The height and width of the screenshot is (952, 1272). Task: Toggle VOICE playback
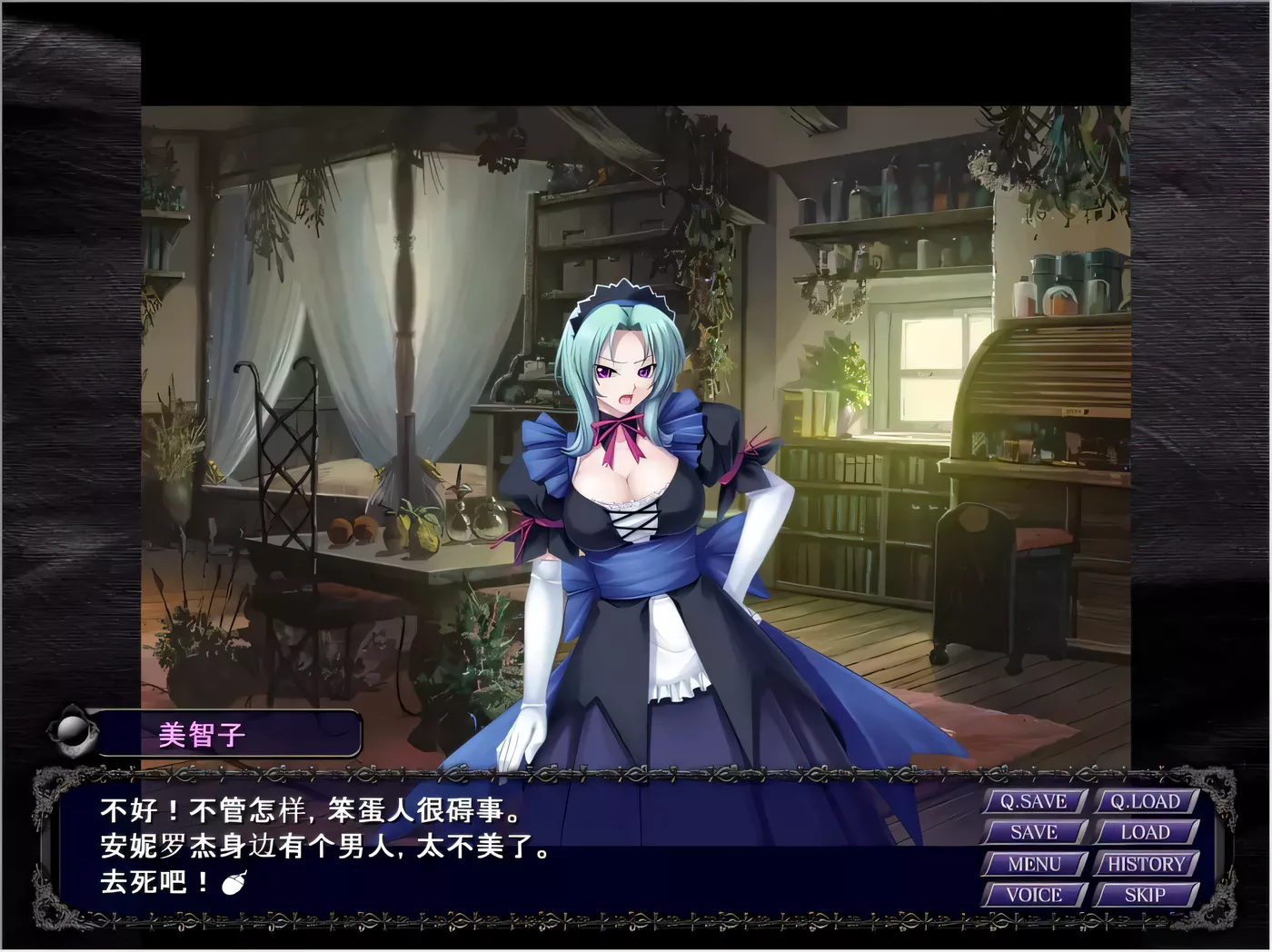[x=1034, y=895]
